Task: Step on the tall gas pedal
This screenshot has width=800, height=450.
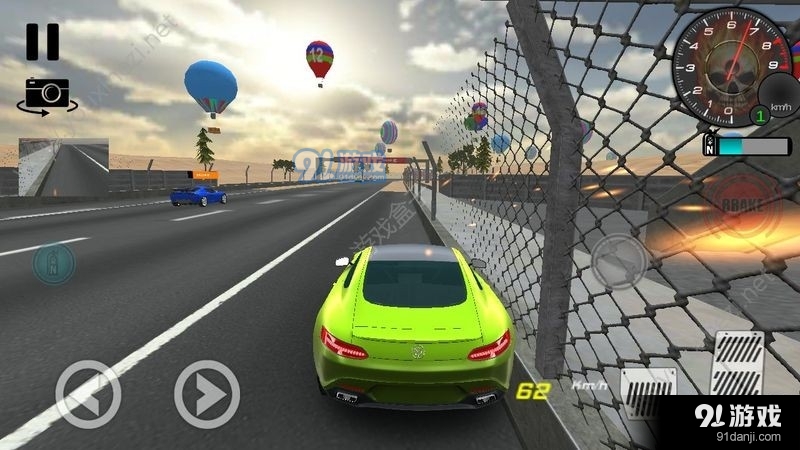Action: [x=736, y=362]
